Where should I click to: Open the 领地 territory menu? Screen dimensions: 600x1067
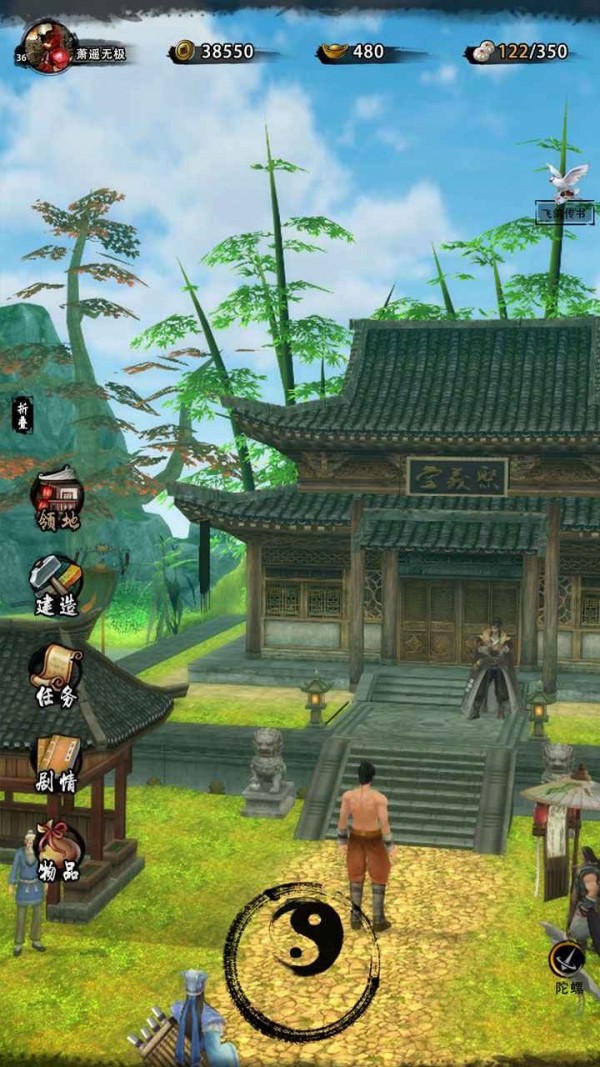57,498
